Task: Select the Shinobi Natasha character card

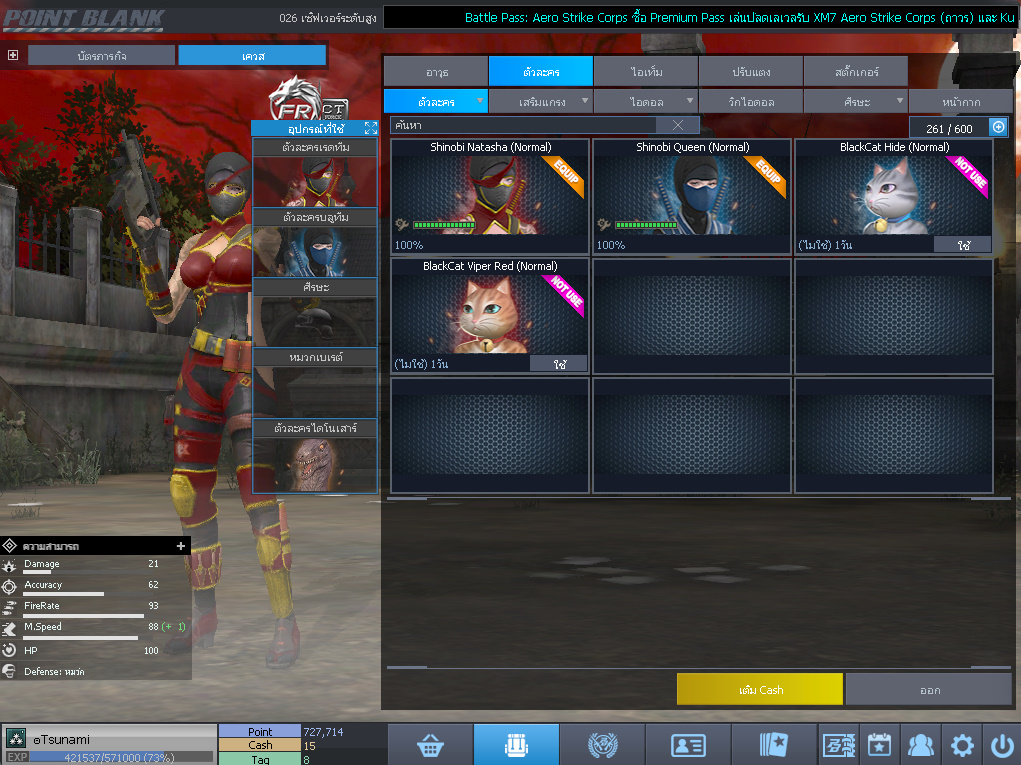Action: 490,195
